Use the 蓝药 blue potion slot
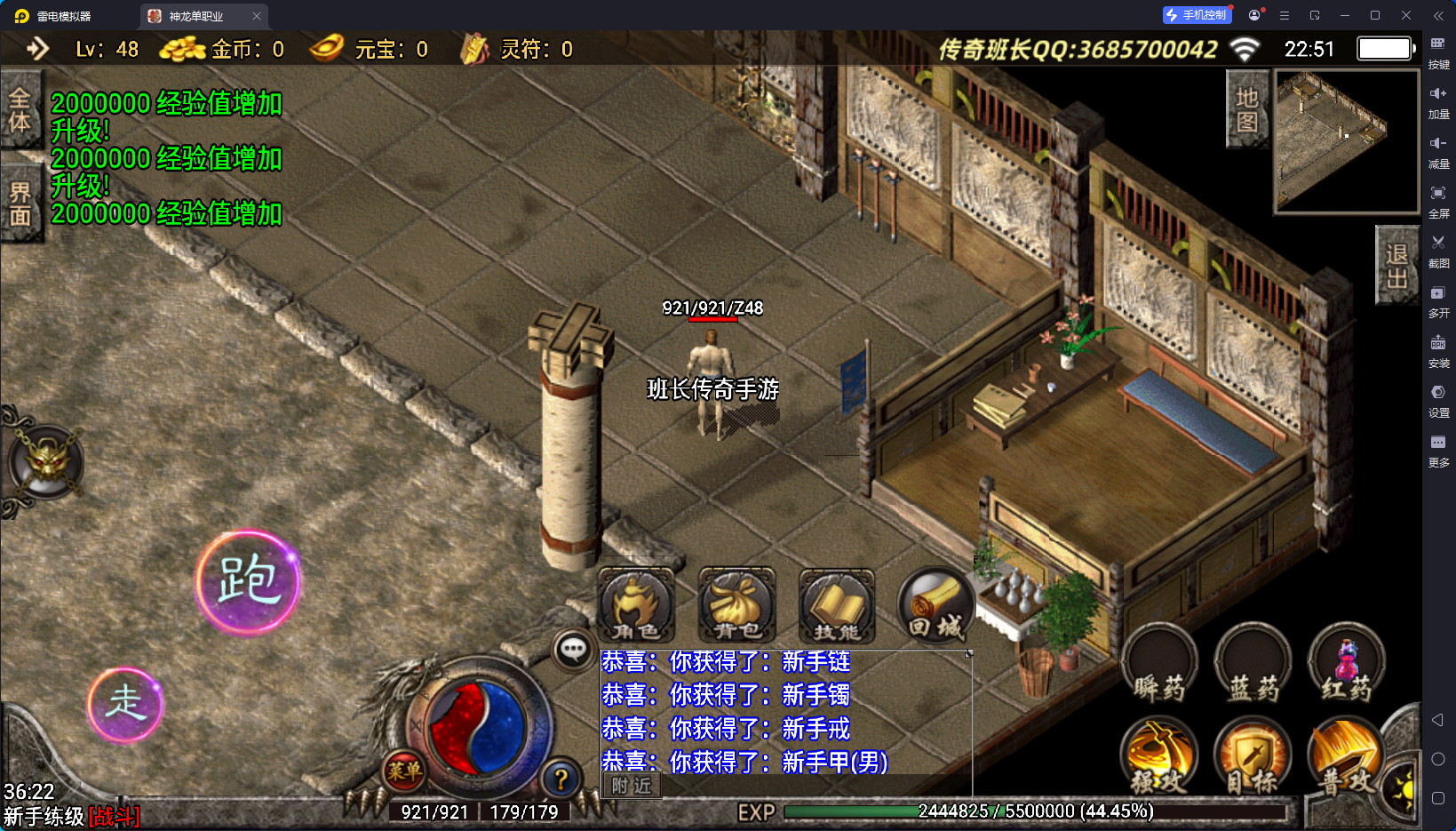Viewport: 1456px width, 831px height. [x=1253, y=665]
